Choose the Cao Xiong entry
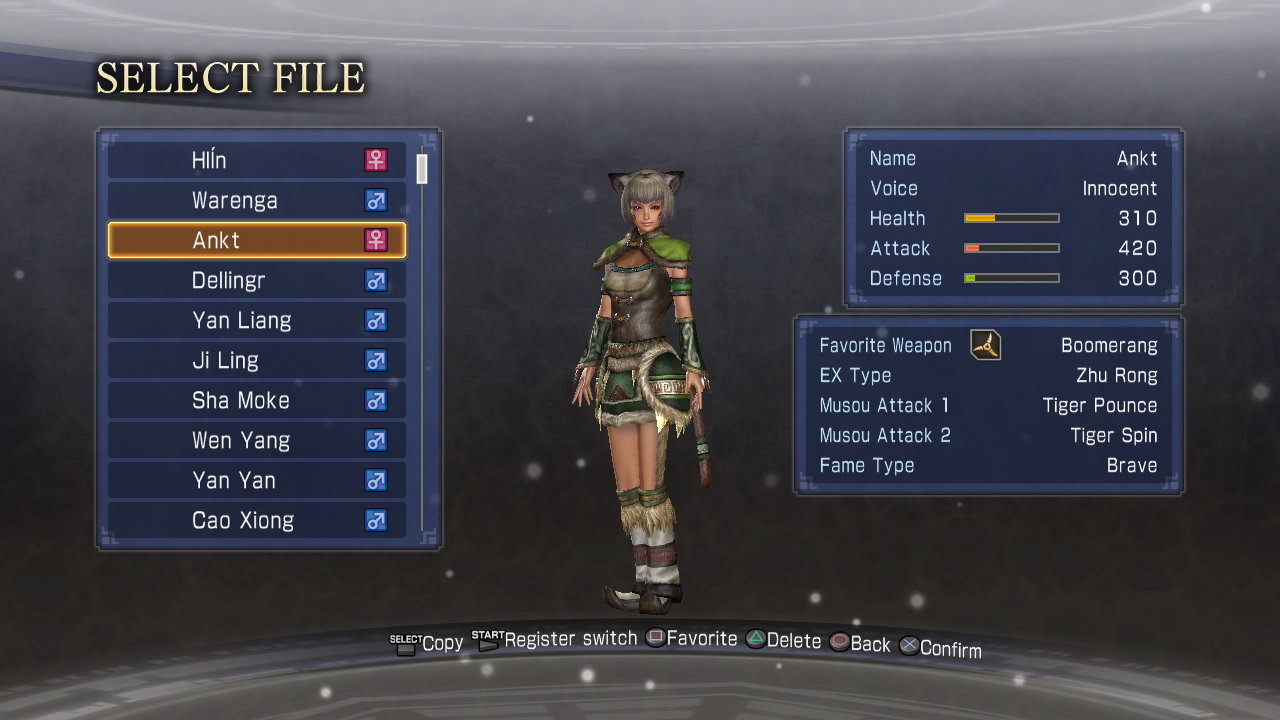The image size is (1280, 720). click(x=256, y=520)
